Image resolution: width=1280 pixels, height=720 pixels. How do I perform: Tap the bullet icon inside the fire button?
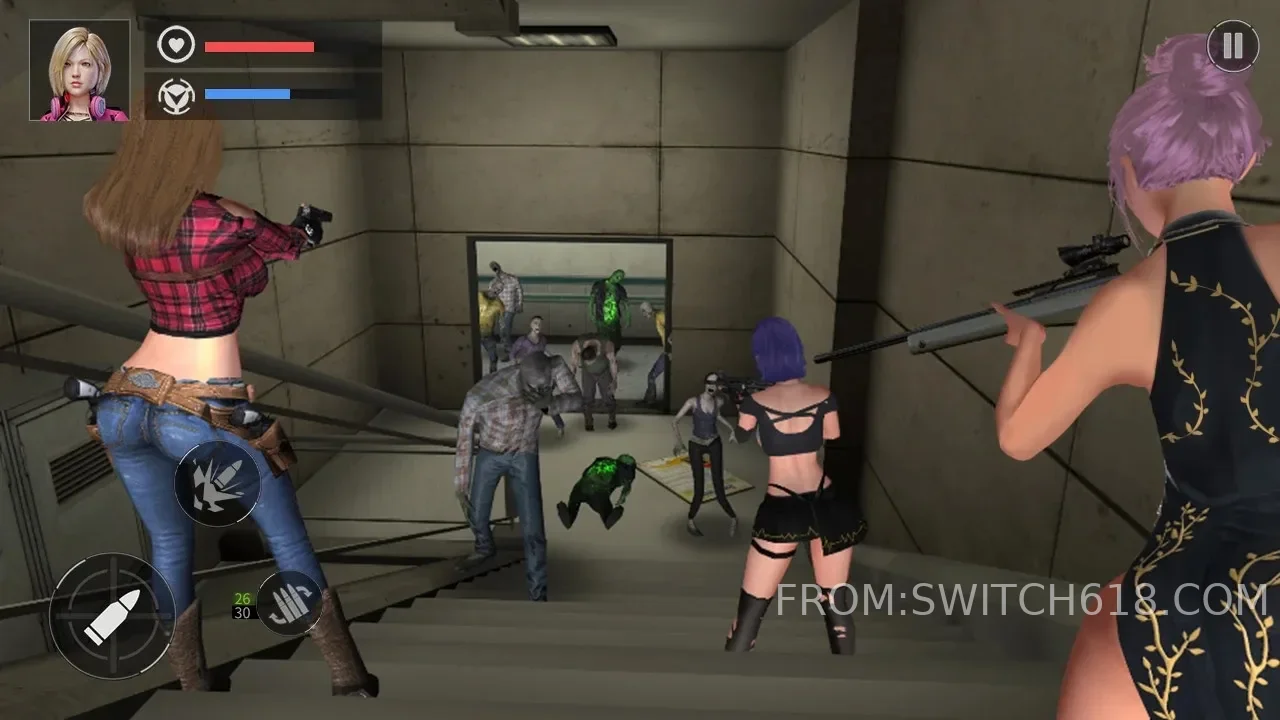click(x=115, y=615)
